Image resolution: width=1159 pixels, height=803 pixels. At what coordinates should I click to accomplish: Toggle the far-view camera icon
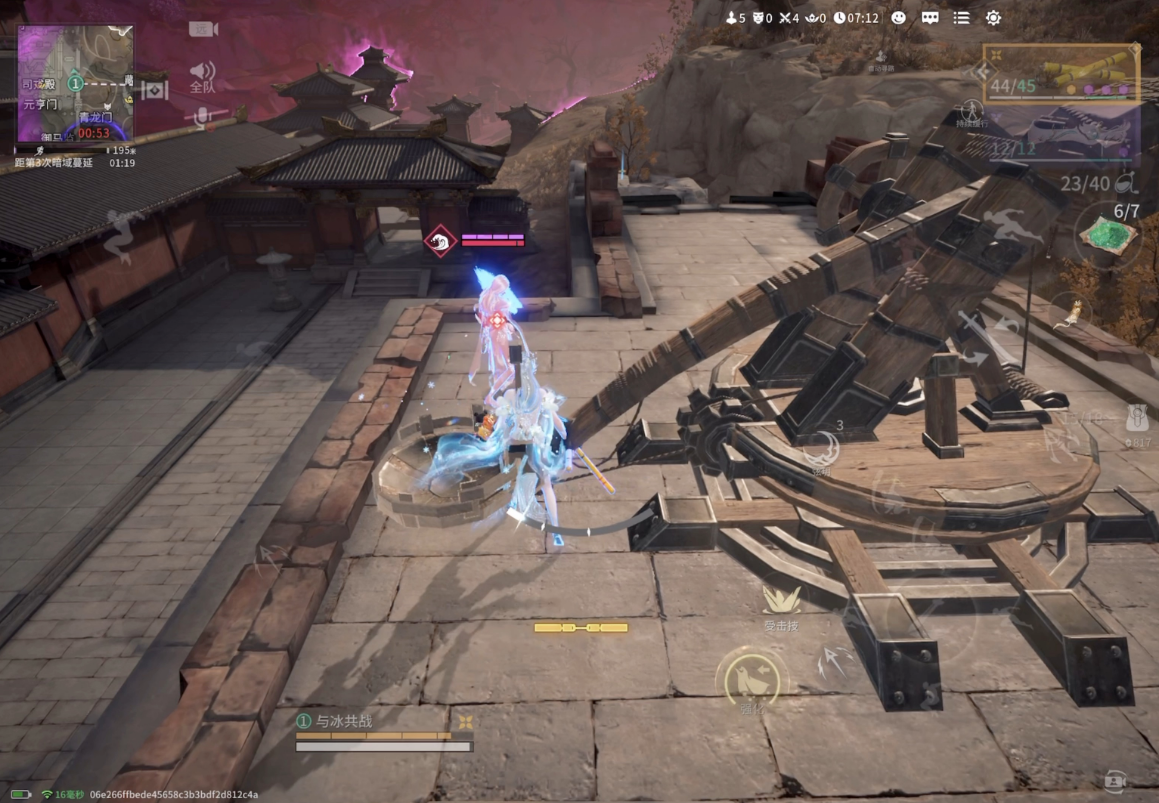[x=203, y=29]
